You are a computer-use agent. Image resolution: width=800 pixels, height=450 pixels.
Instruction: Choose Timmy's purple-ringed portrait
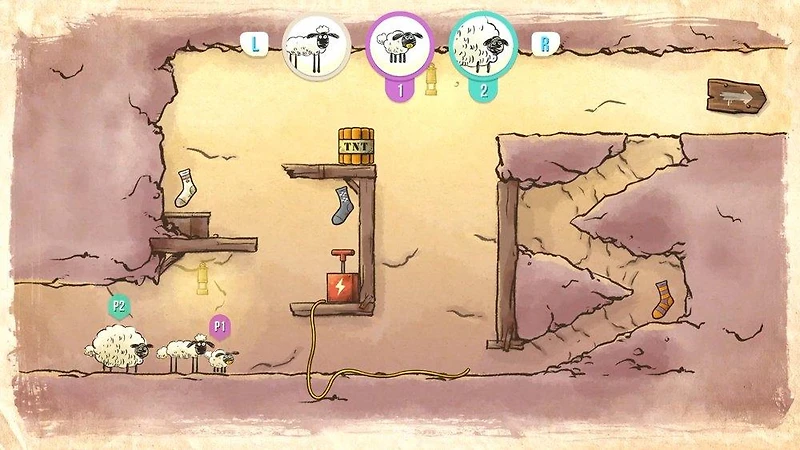tap(399, 45)
